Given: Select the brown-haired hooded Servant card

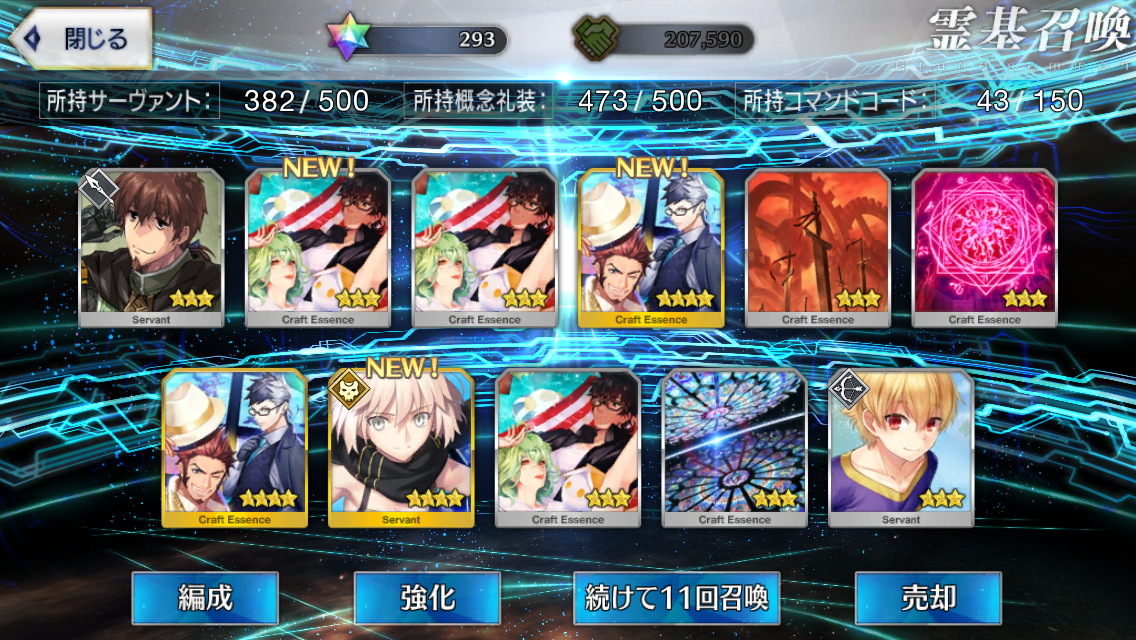Looking at the screenshot, I should [x=152, y=248].
